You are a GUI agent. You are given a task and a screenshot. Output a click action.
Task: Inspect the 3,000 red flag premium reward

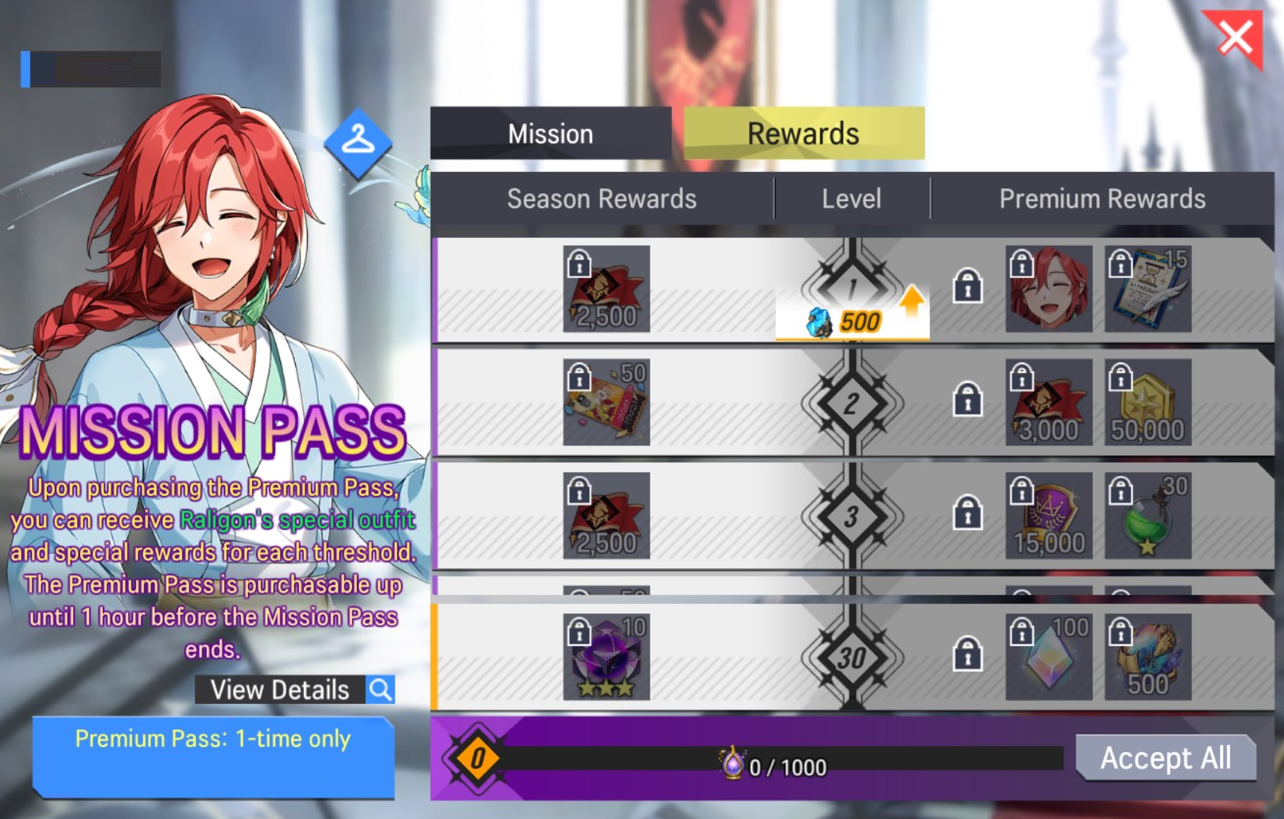coord(1048,402)
